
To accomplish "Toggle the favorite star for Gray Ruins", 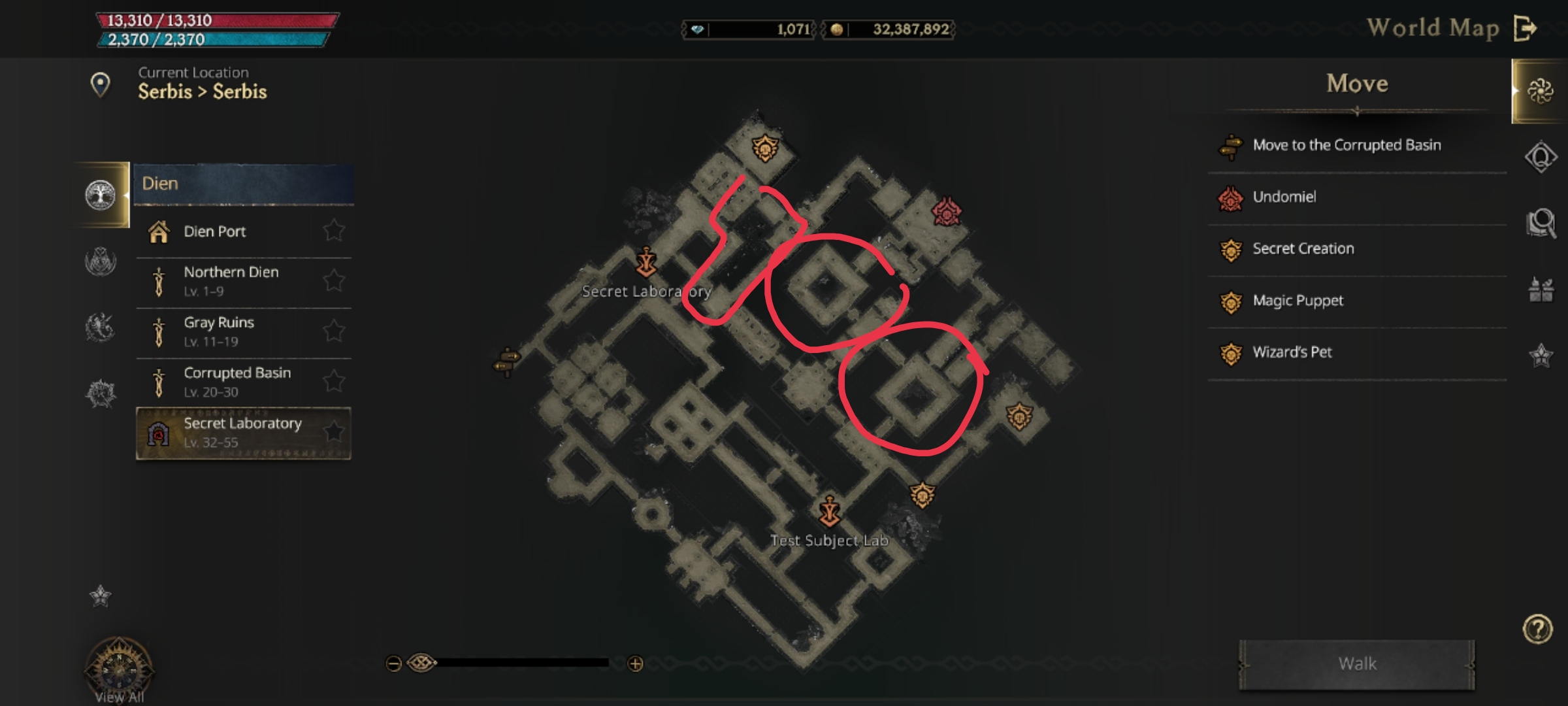I will pyautogui.click(x=334, y=329).
